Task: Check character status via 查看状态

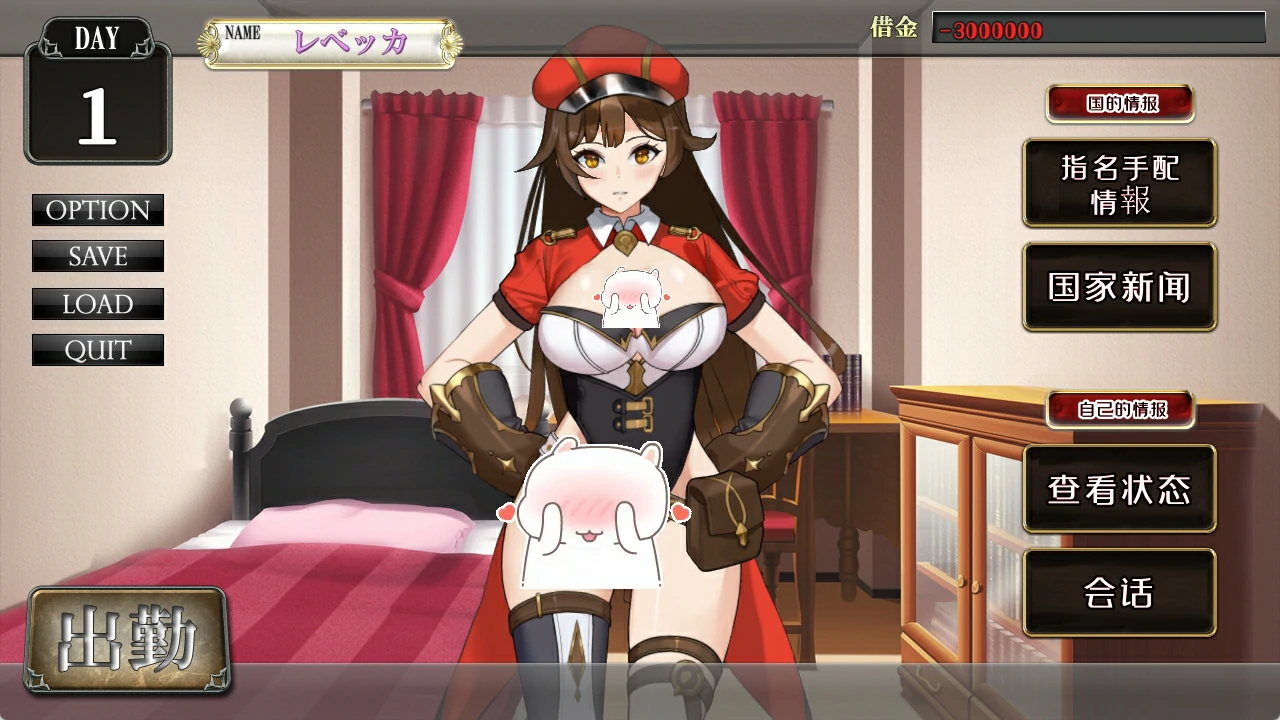Action: 1119,489
